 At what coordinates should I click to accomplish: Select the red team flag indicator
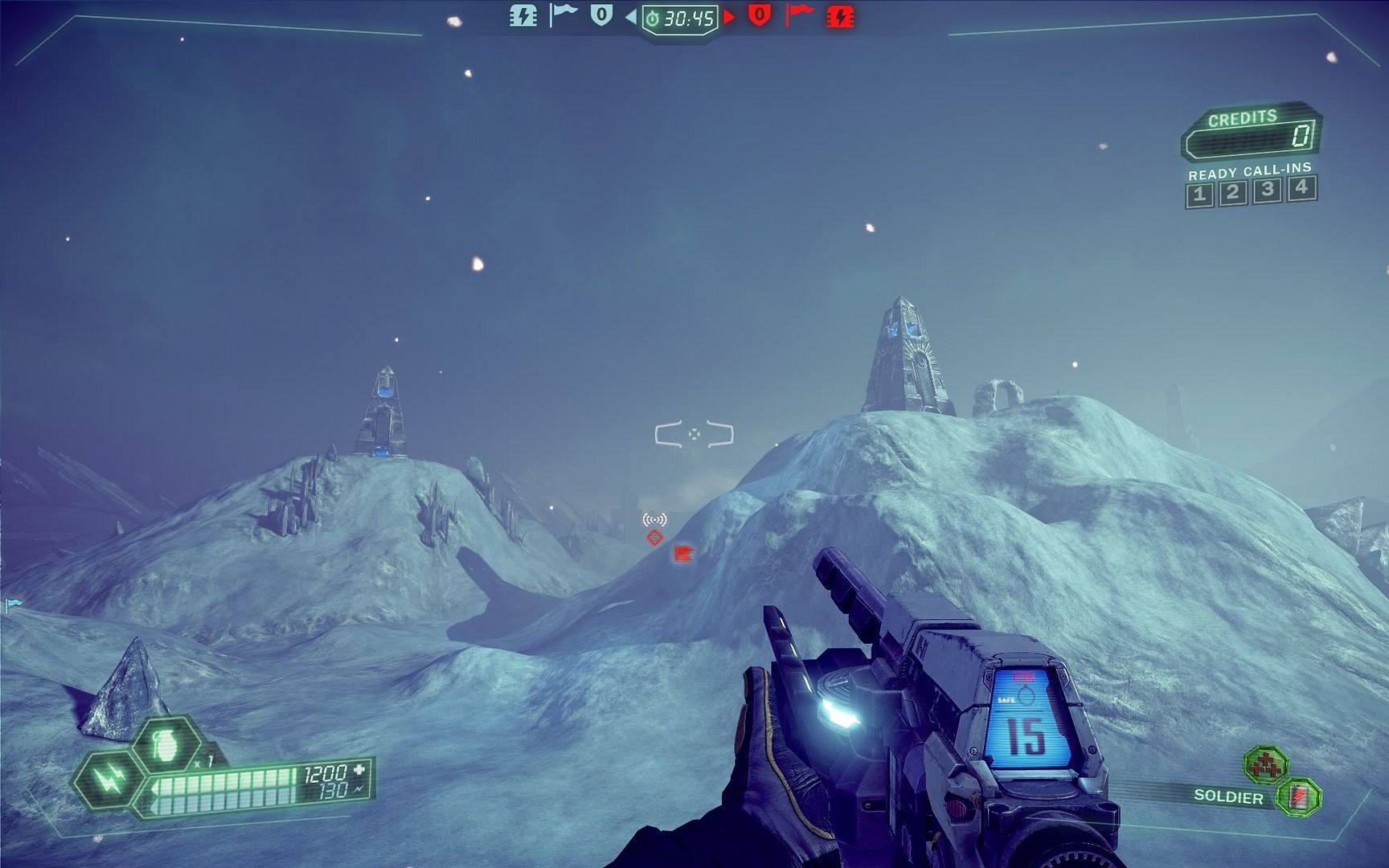(x=798, y=14)
